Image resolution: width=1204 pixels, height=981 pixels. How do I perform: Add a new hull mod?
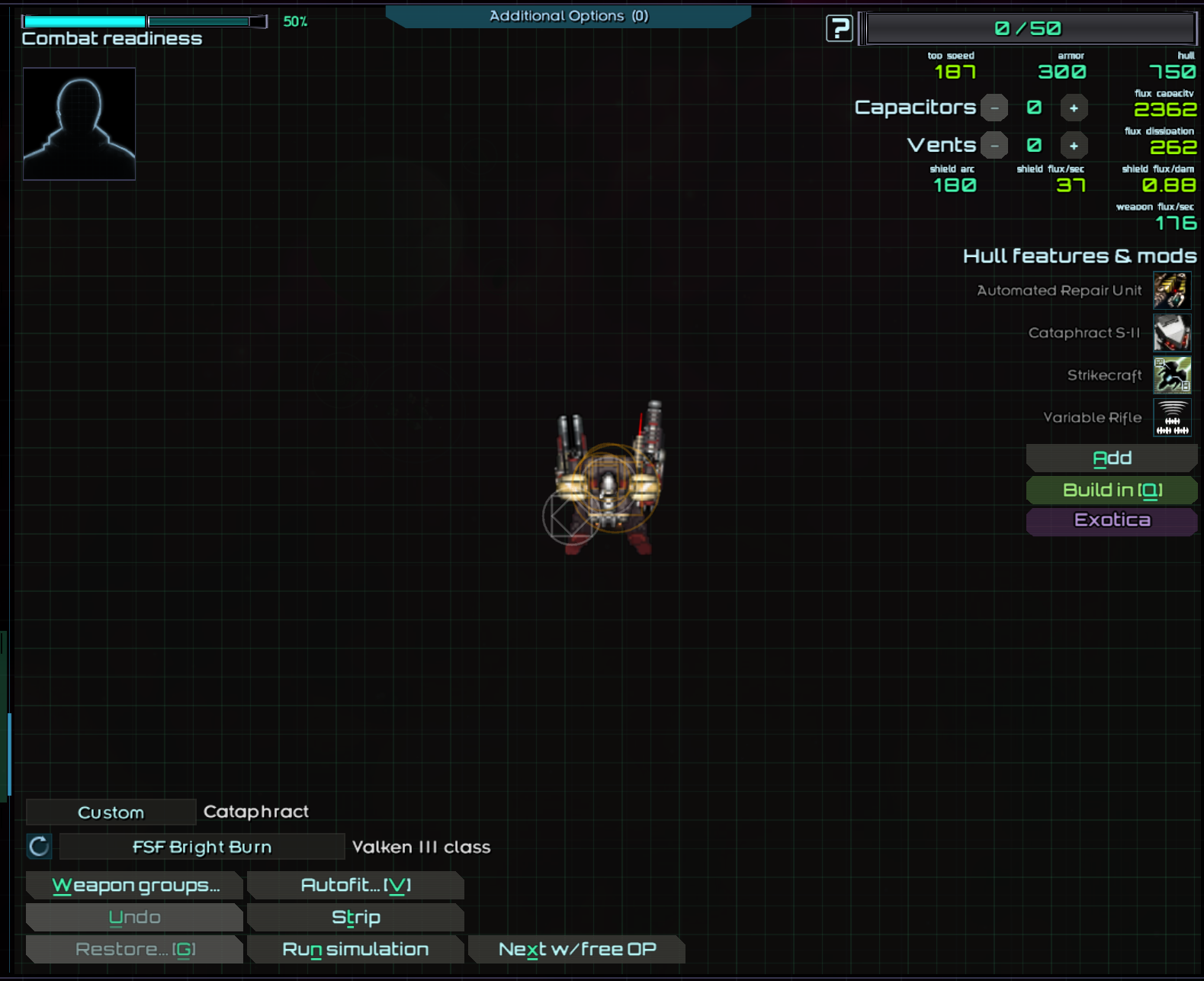(1112, 458)
